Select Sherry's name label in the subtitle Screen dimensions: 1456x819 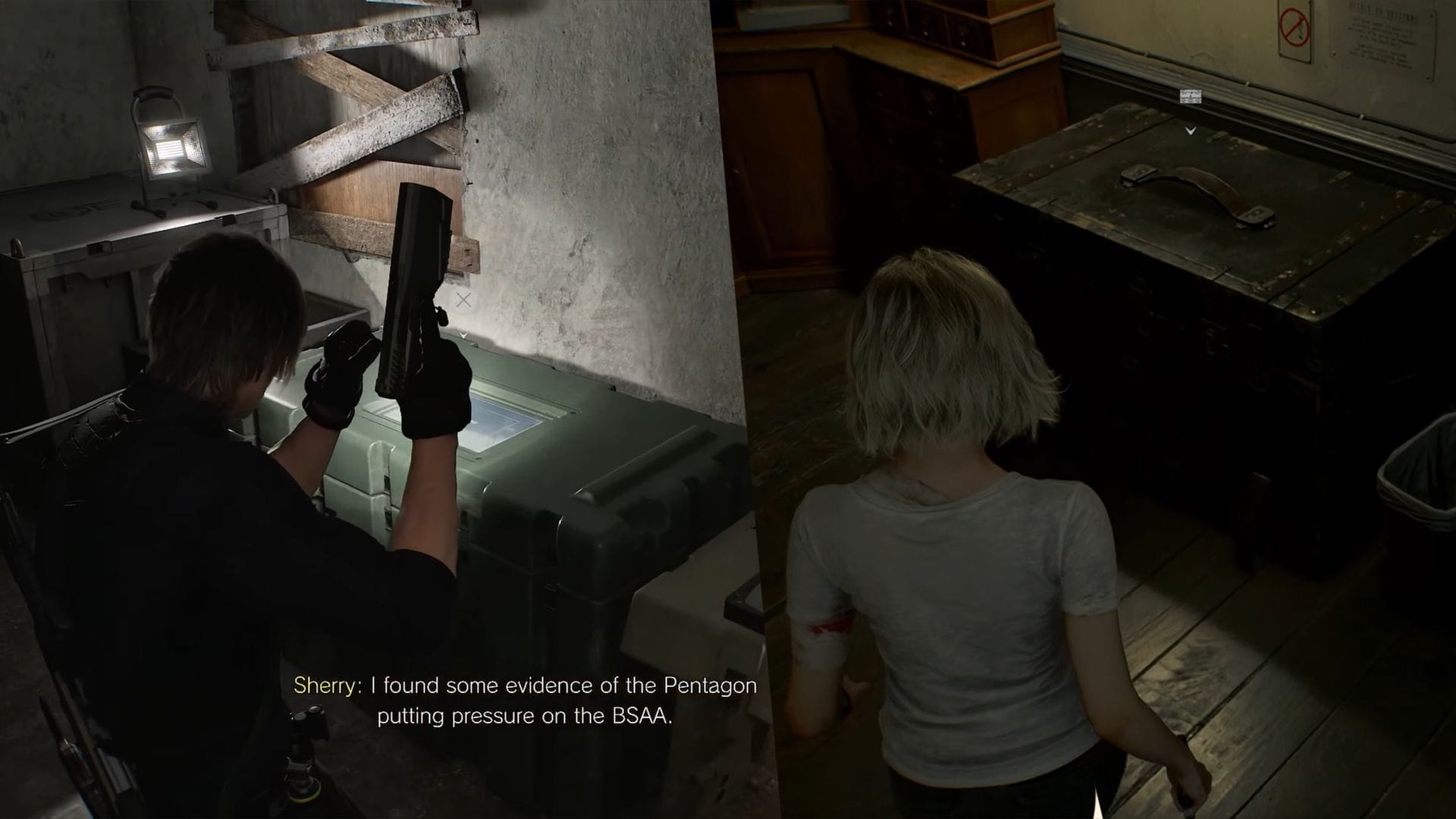tap(325, 686)
